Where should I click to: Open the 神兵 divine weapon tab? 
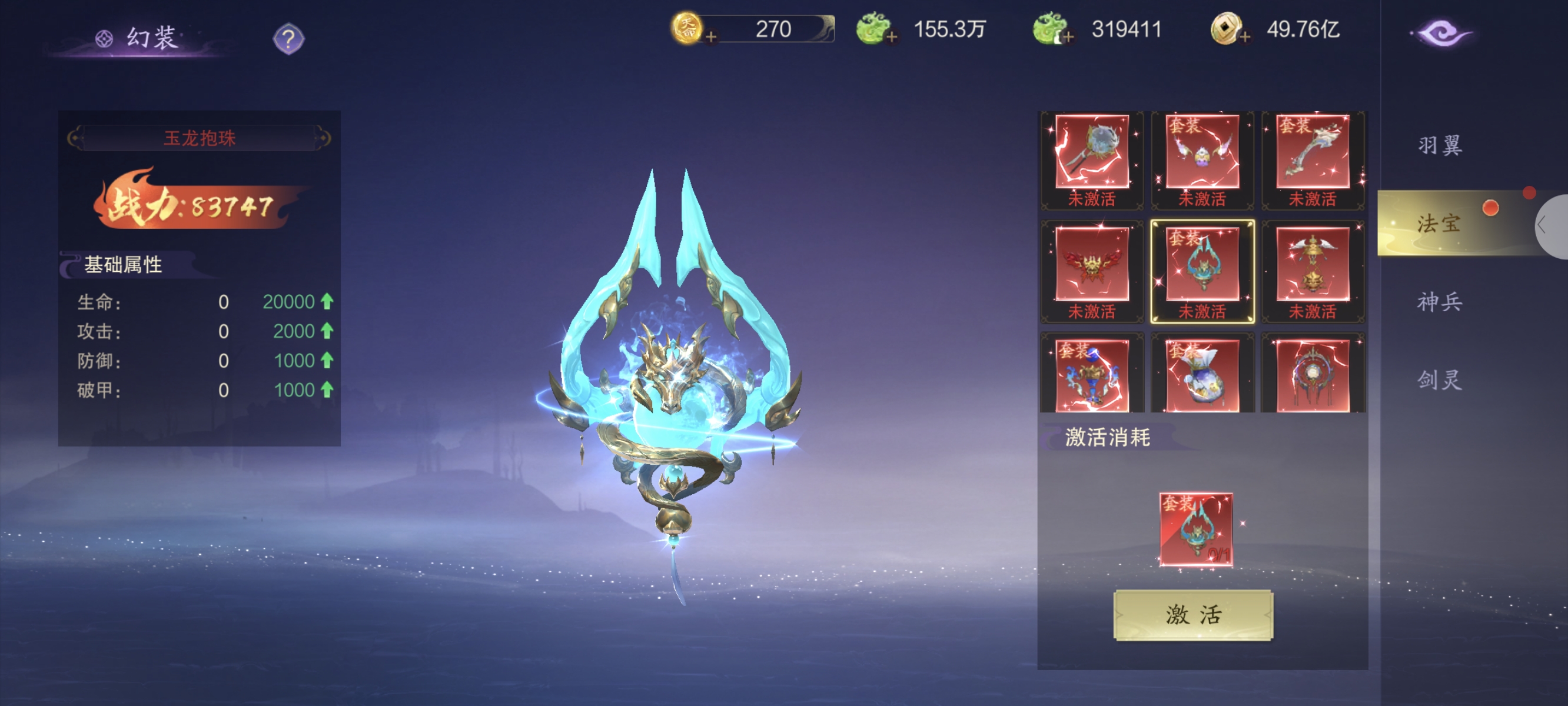pyautogui.click(x=1440, y=302)
